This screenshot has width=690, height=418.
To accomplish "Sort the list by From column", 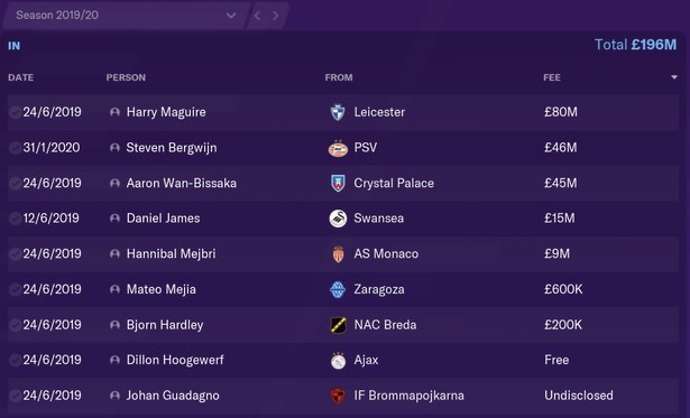I will click(338, 77).
